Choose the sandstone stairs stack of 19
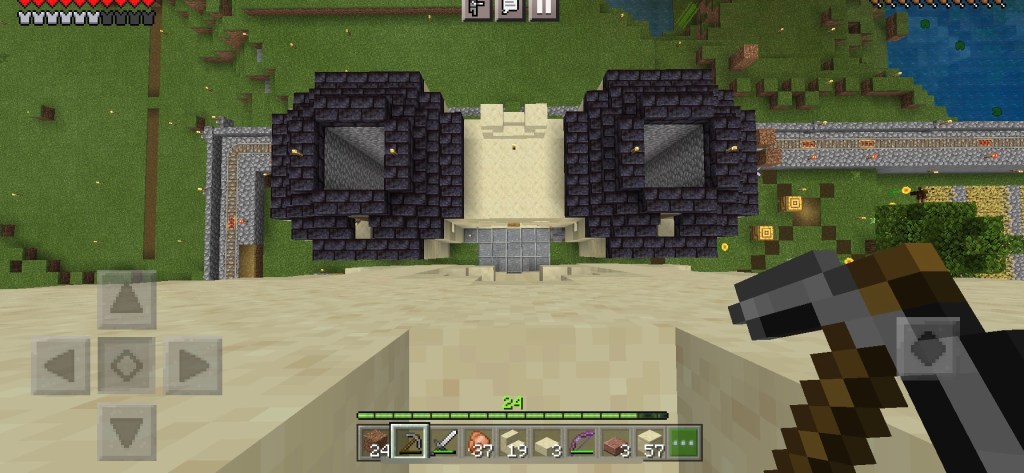This screenshot has width=1024, height=473. [x=513, y=441]
